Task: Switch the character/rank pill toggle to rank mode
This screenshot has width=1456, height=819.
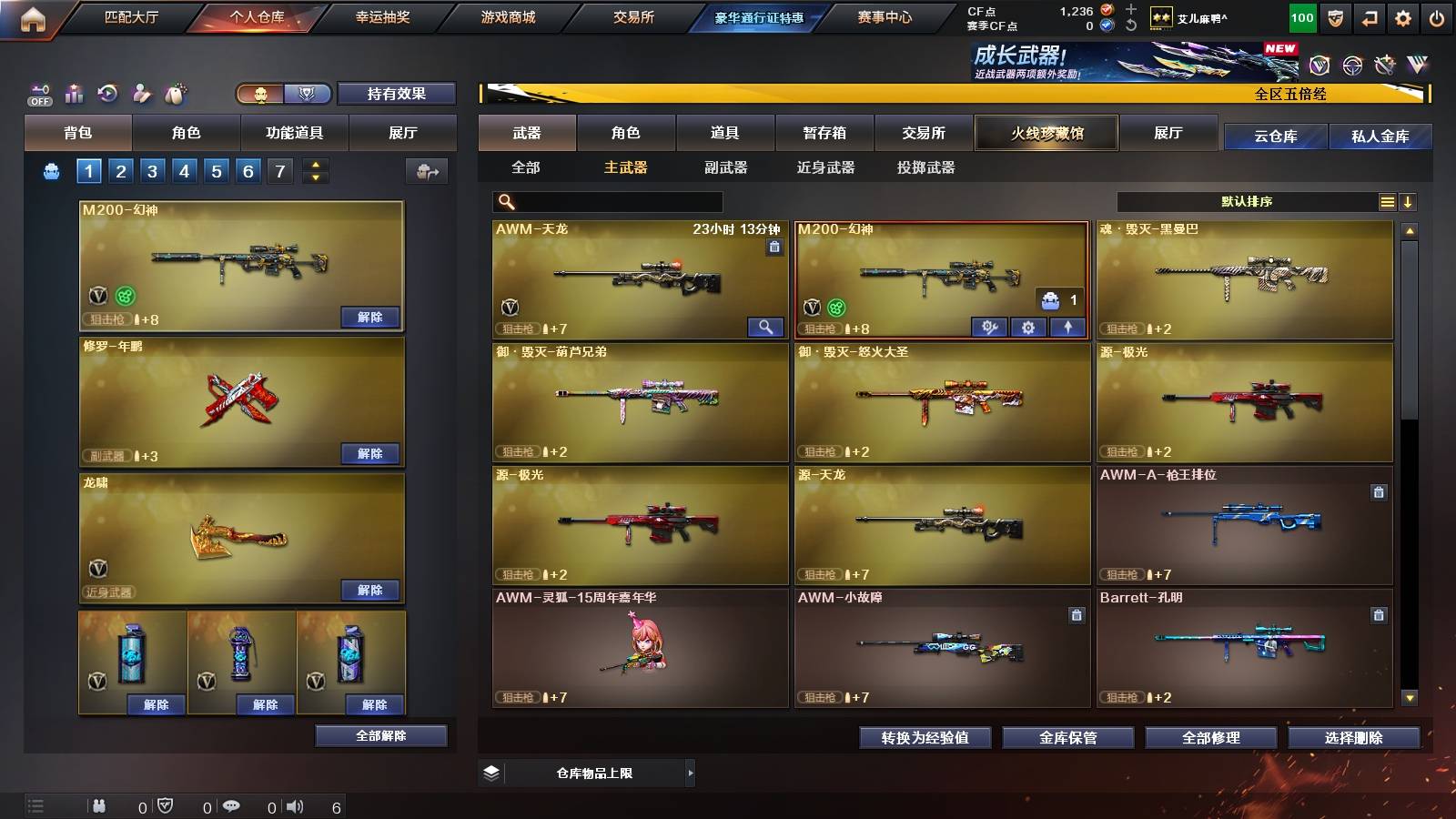Action: coord(308,93)
